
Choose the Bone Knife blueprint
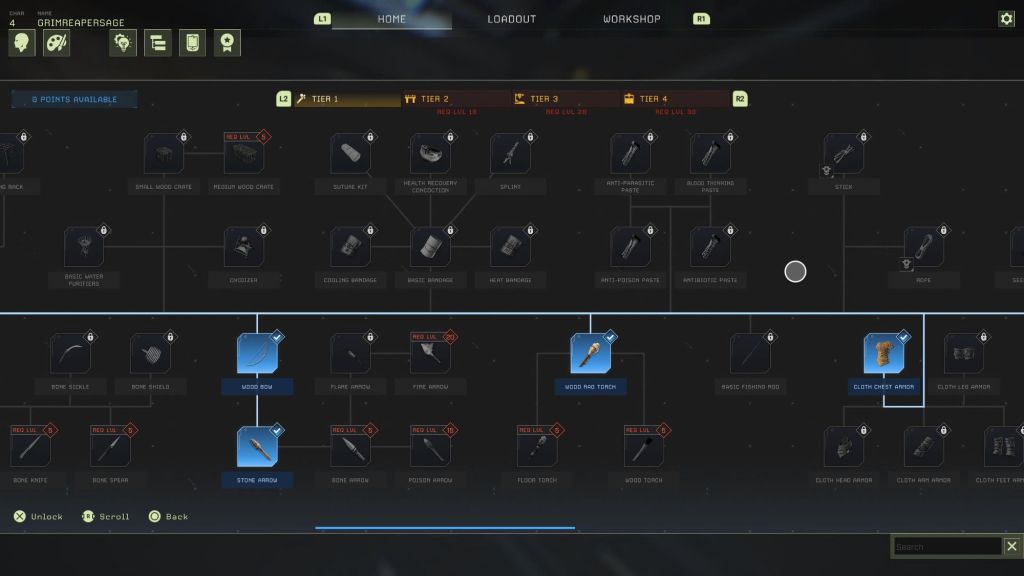[31, 447]
